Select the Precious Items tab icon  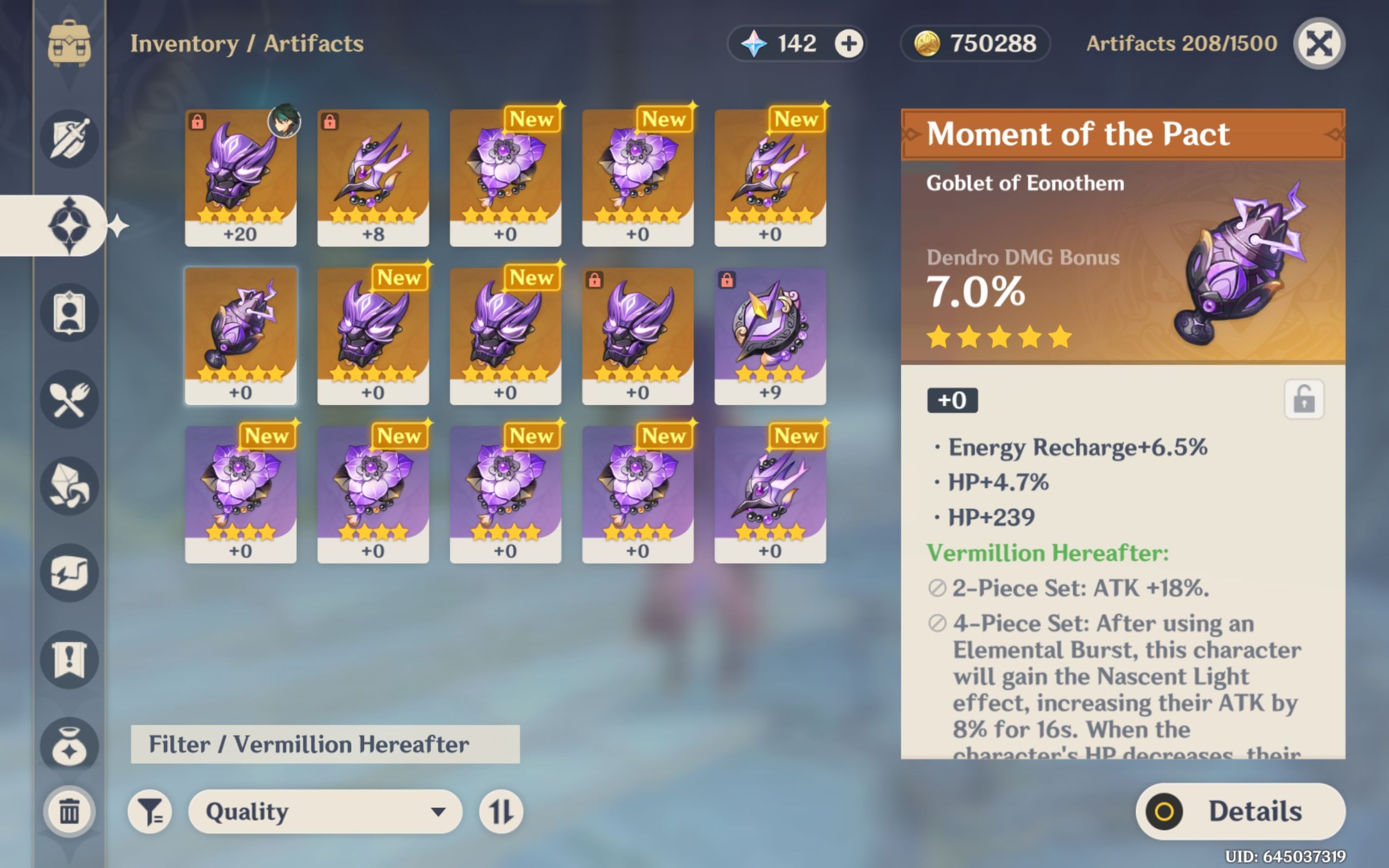point(69,746)
